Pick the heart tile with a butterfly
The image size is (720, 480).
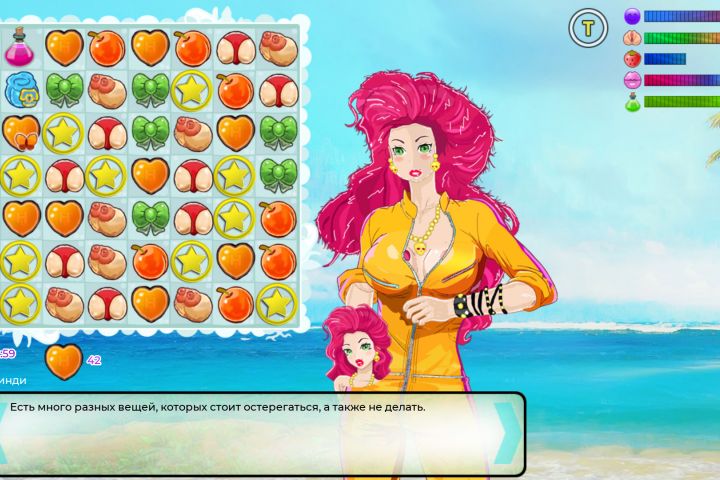coord(20,132)
